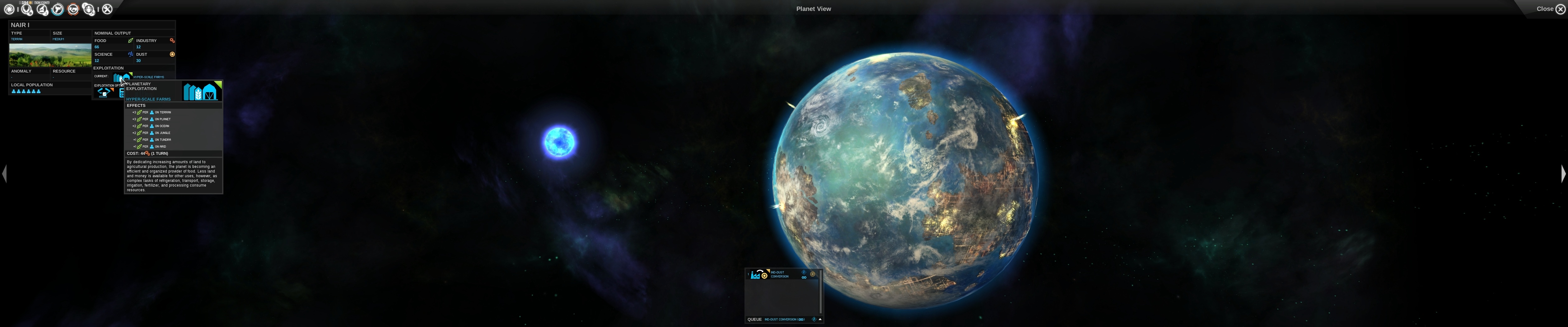Click the approval smiley on the laurel icon
Viewport: 1568px width, 327px height.
point(30,14)
